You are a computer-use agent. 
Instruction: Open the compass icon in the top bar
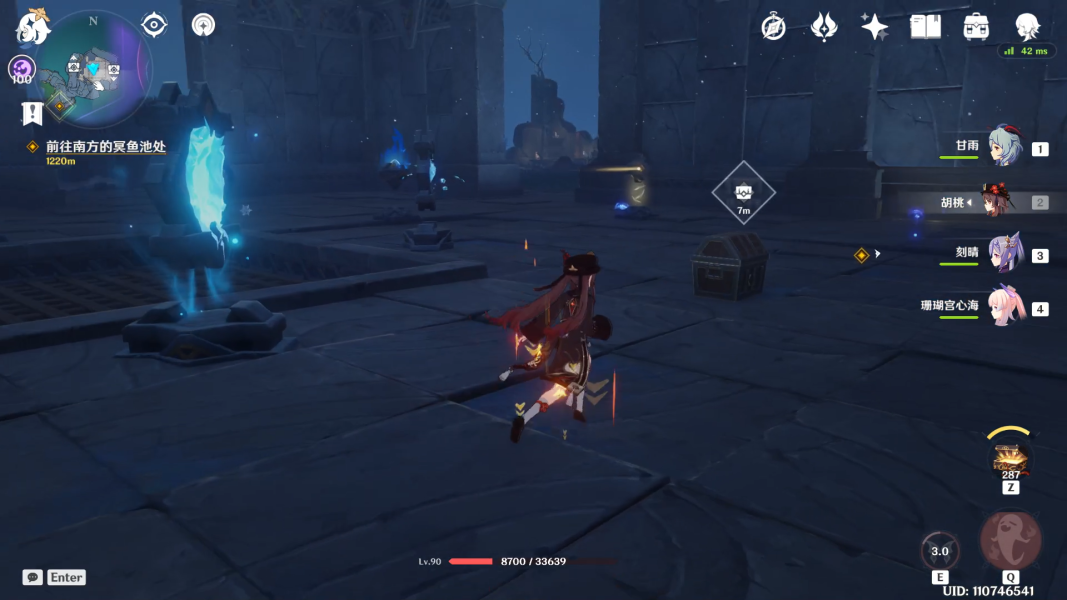coord(773,27)
